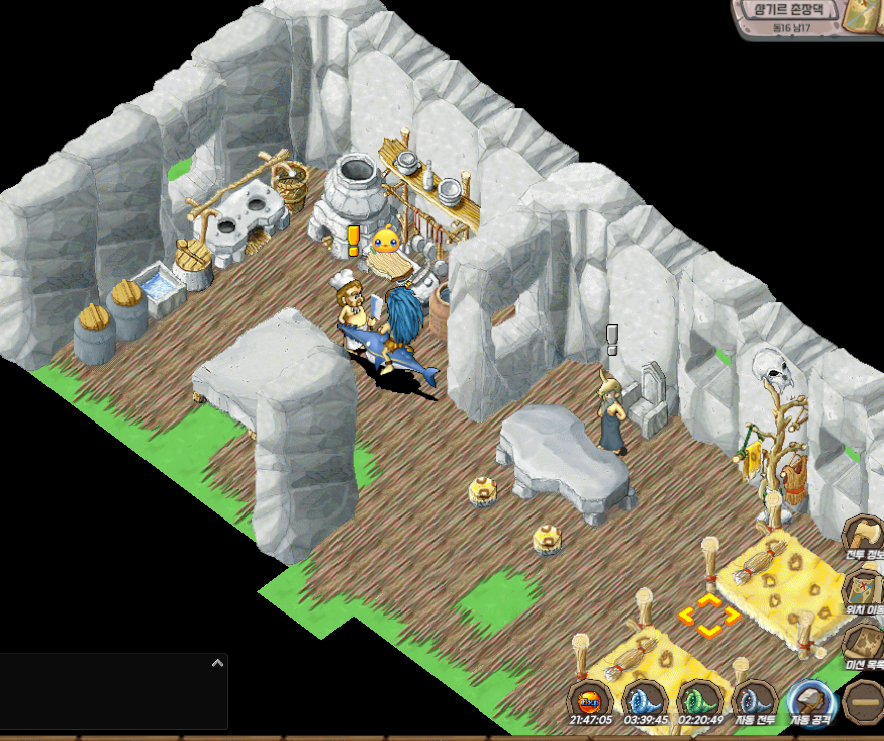The height and width of the screenshot is (741, 884).
Task: Select the blue horn buff icon
Action: click(x=644, y=700)
